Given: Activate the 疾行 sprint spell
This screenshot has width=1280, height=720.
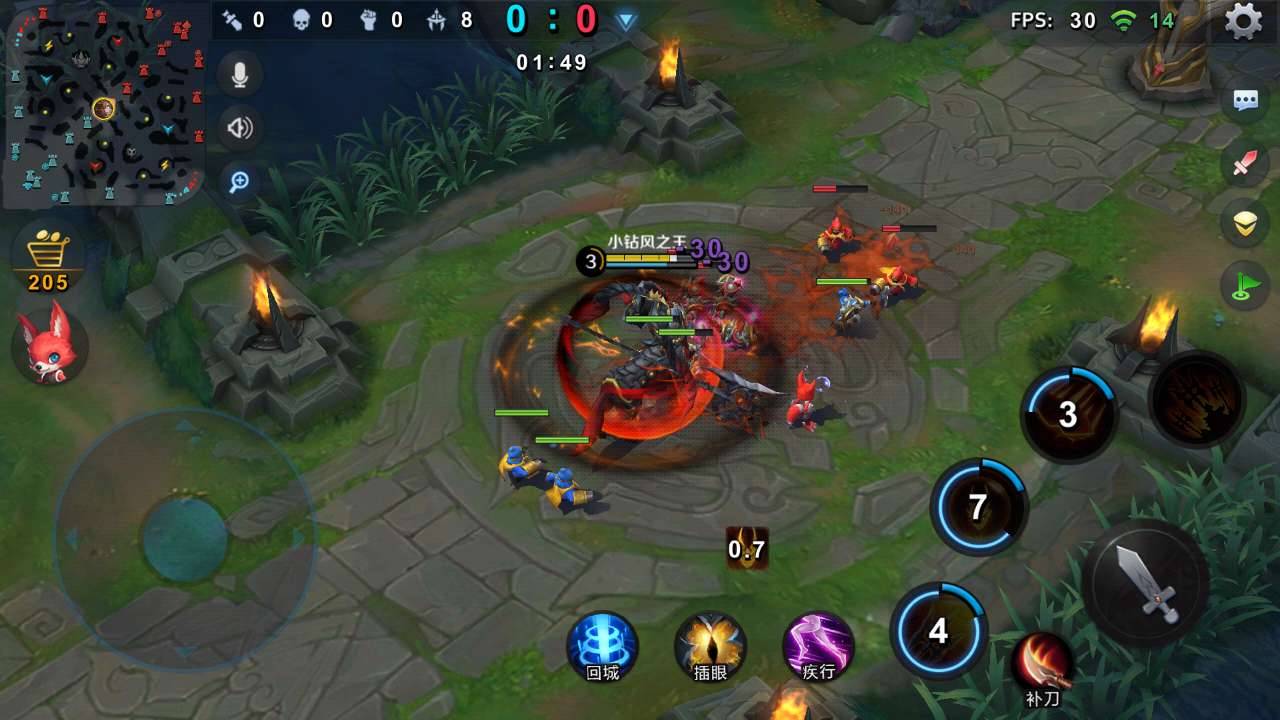Looking at the screenshot, I should coord(818,647).
